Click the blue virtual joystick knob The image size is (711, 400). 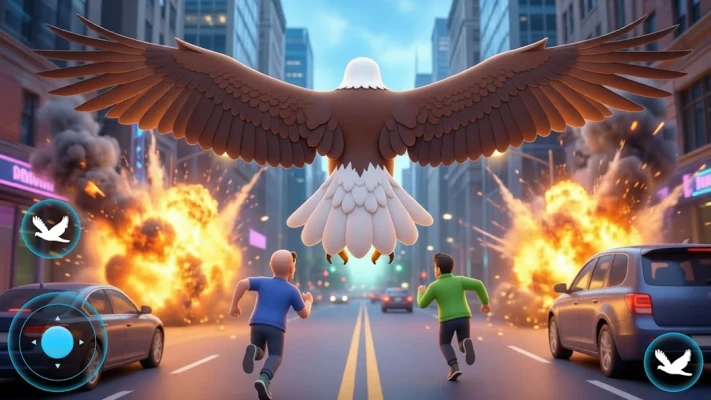click(57, 342)
